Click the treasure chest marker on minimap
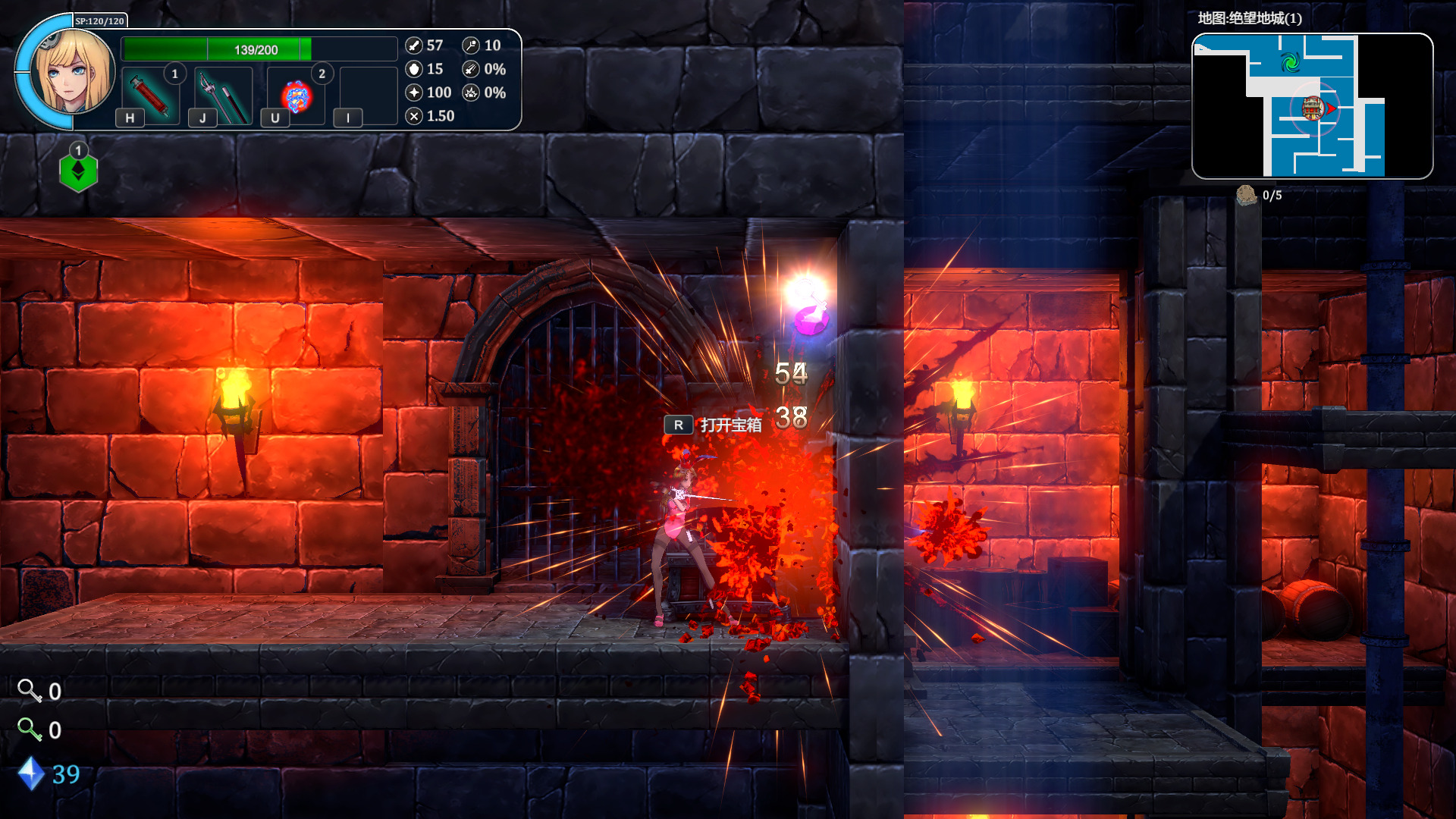This screenshot has height=819, width=1456. point(1312,108)
